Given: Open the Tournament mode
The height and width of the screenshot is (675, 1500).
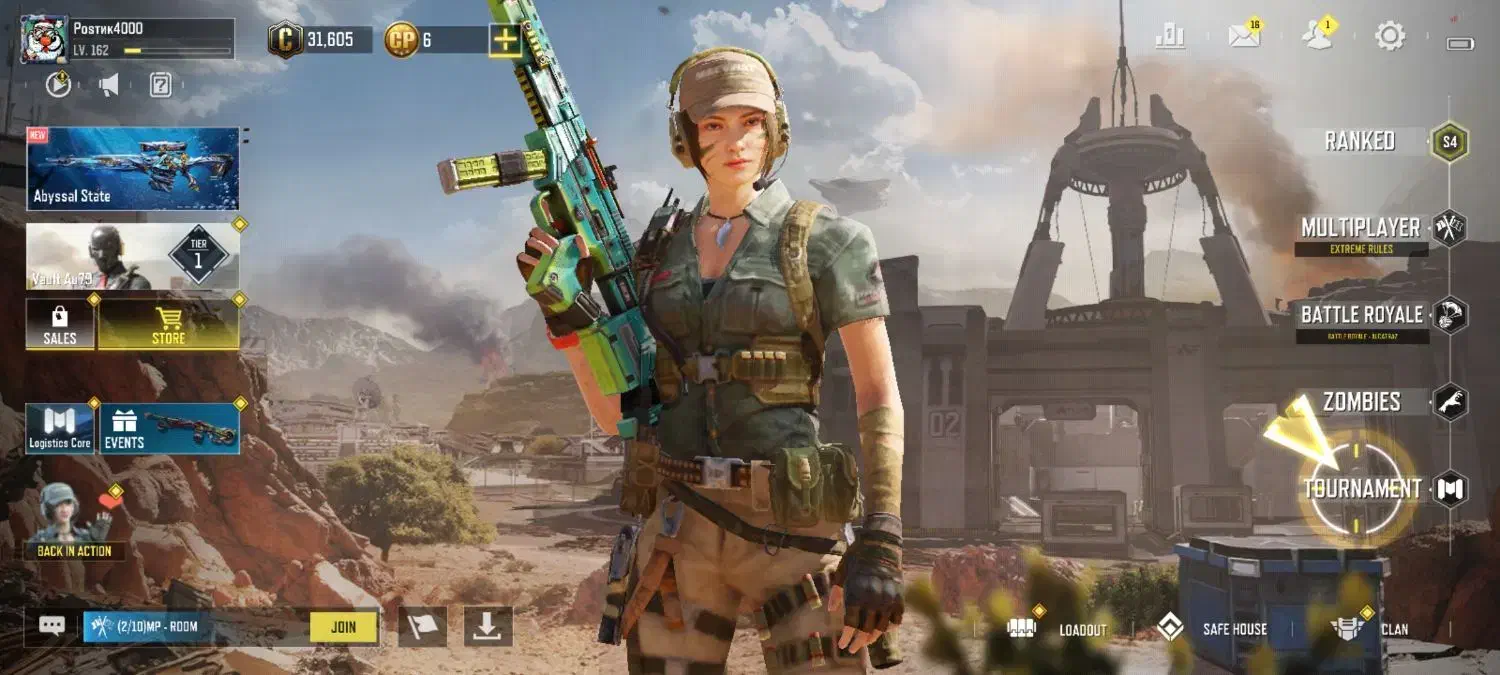Looking at the screenshot, I should (x=1362, y=489).
